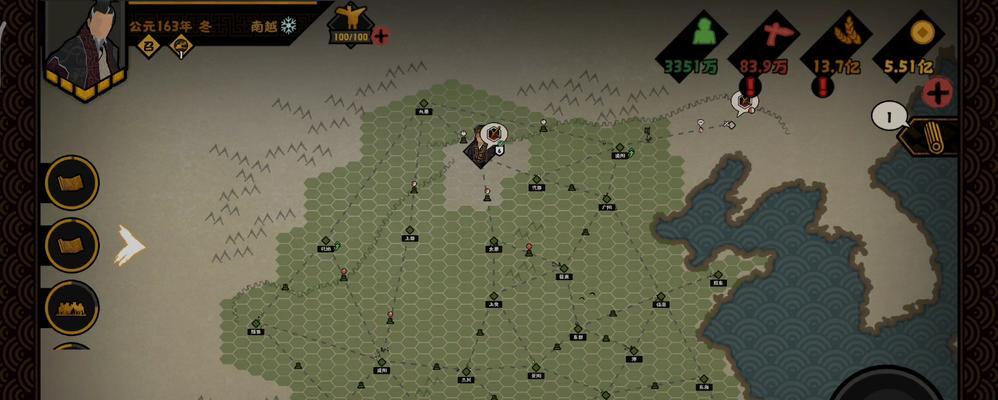
Task: Click the diamond 吕 badge under the date
Action: click(x=149, y=44)
